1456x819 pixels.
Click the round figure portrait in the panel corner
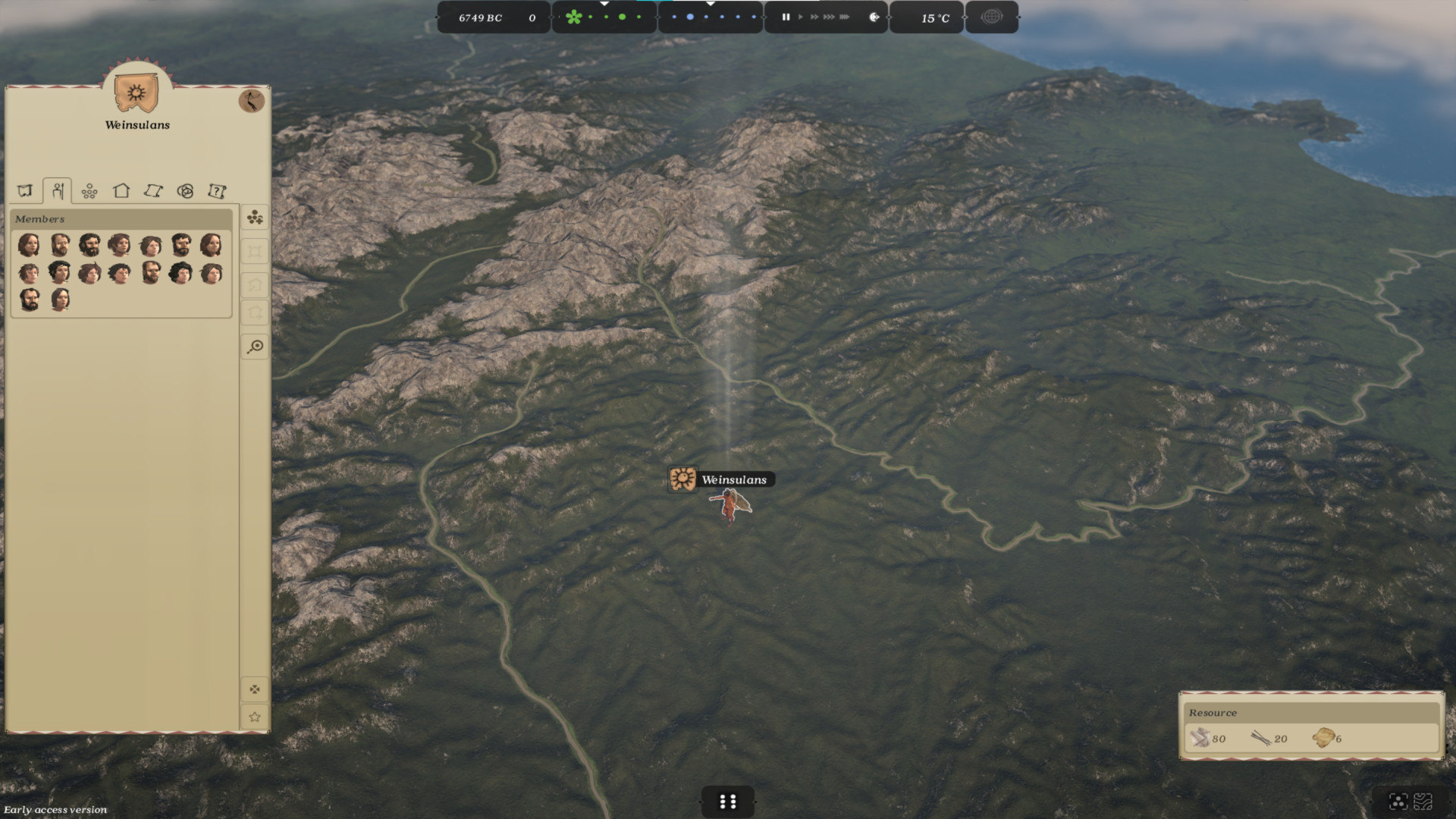(x=251, y=100)
